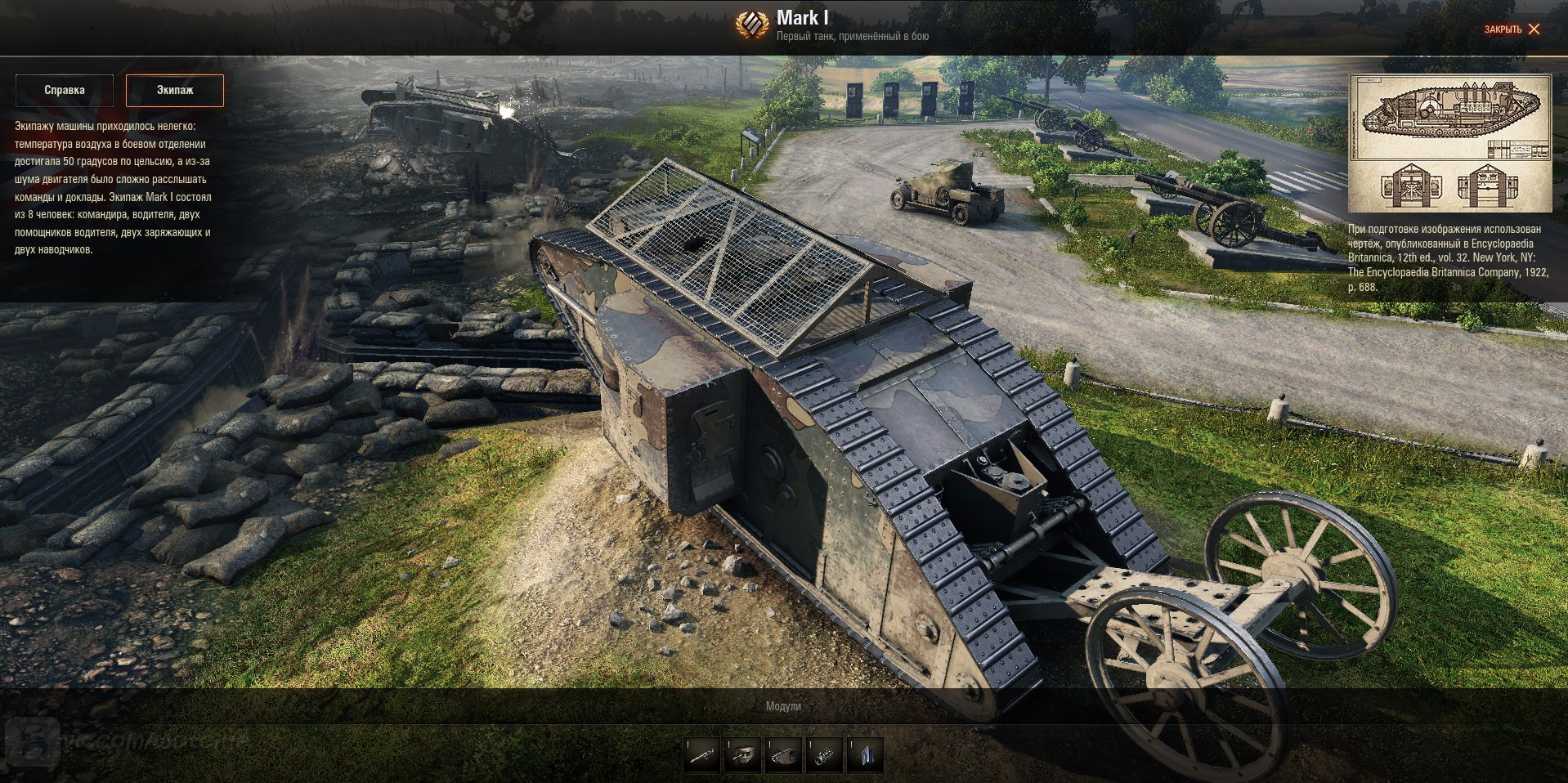Pick the signal flags module icon
This screenshot has width=1568, height=783.
click(865, 755)
